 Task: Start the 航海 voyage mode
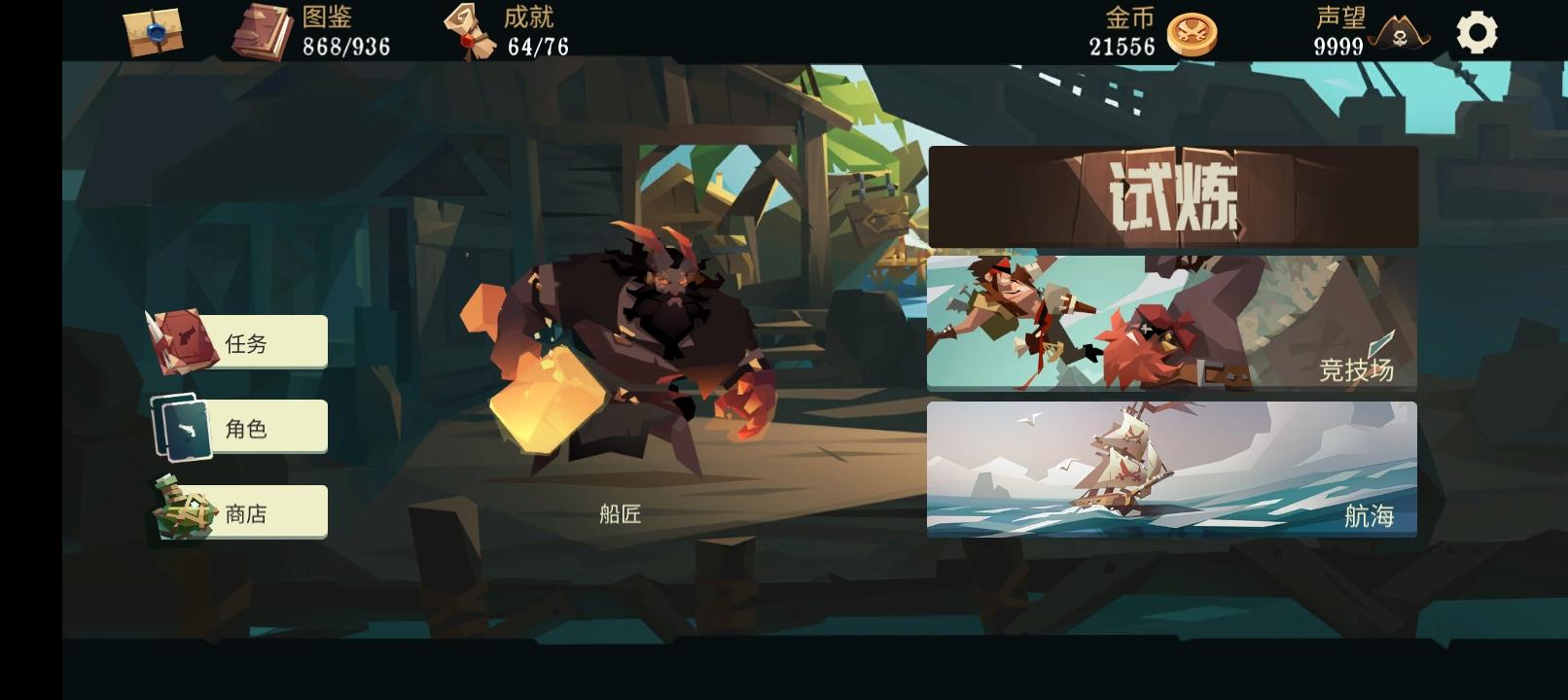(x=1173, y=471)
